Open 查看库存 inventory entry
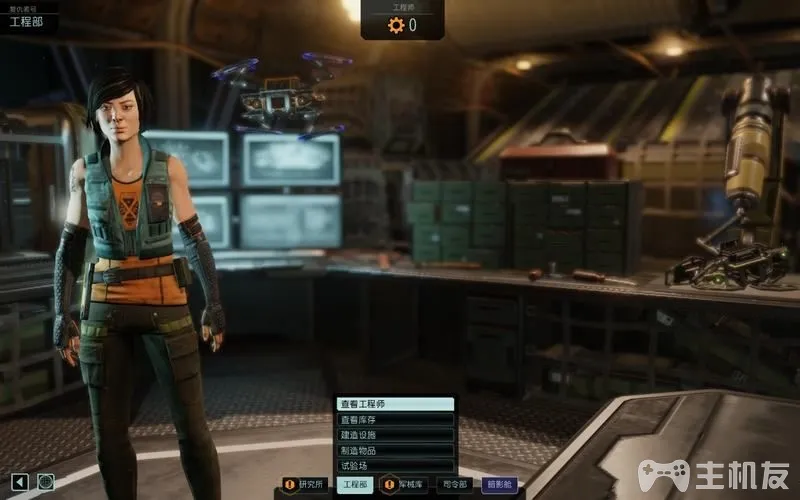This screenshot has width=800, height=500. [x=394, y=420]
